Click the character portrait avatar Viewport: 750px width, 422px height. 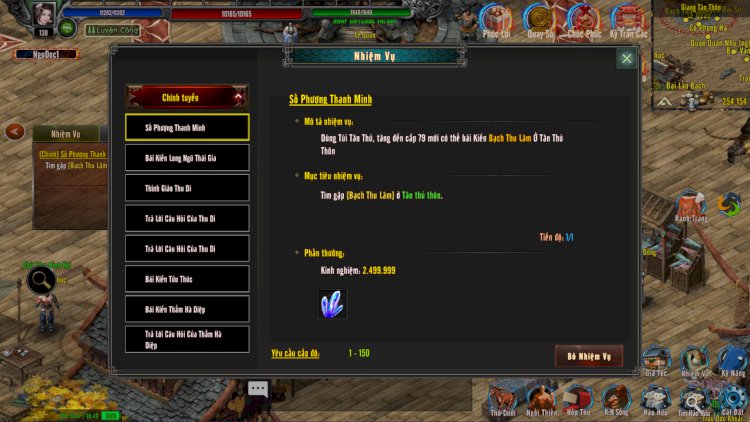pos(43,17)
